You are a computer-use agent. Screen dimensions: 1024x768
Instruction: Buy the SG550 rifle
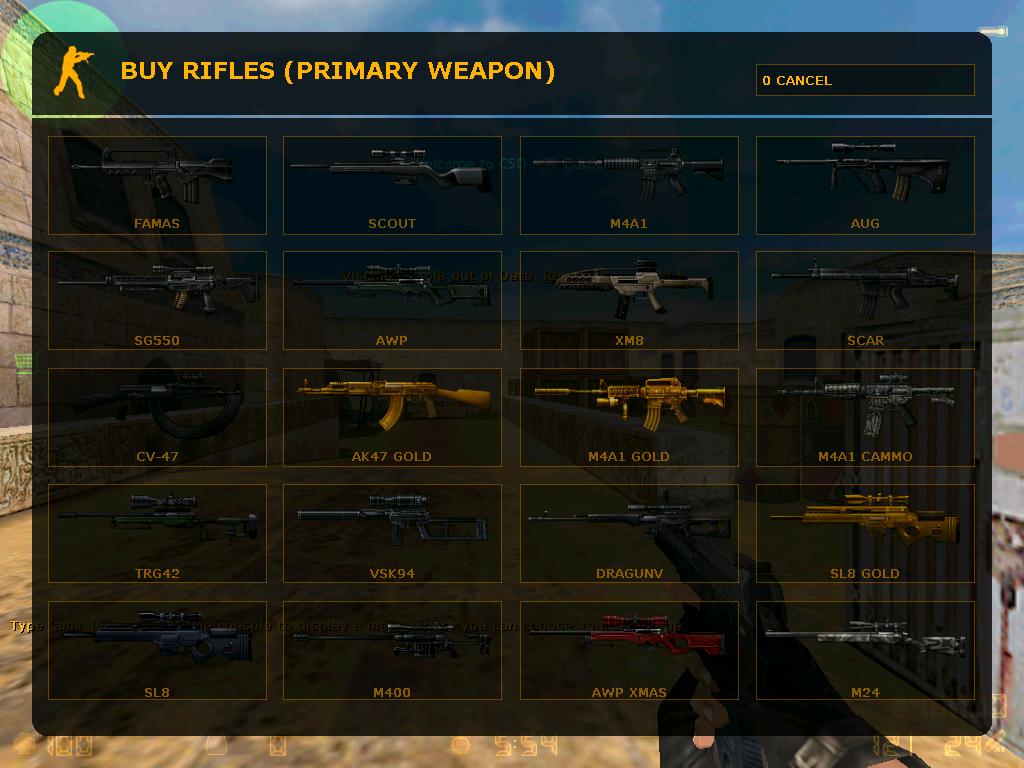point(157,301)
